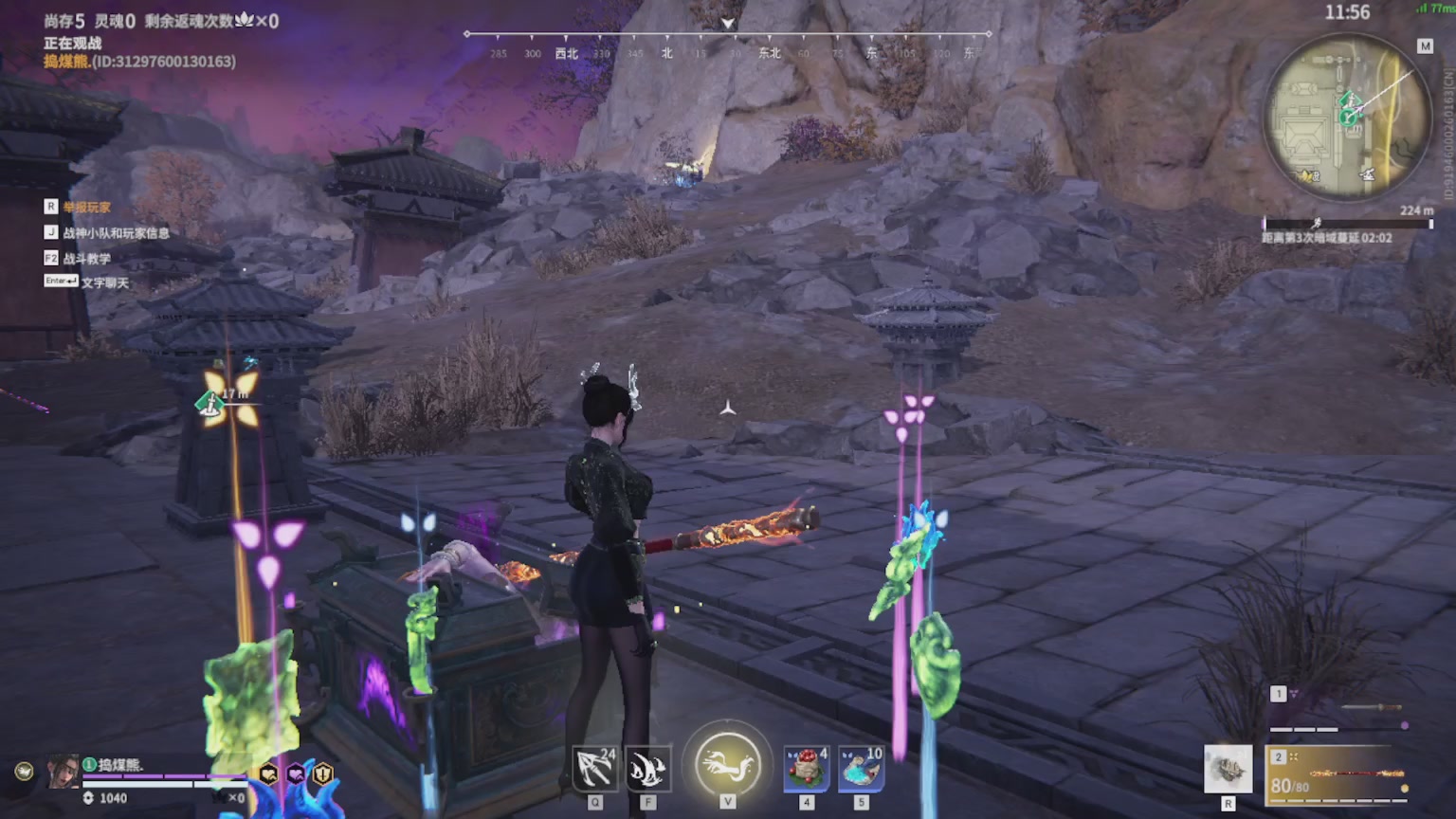Open 战神小队和玩家信息 player info
1456x819 pixels.
coord(116,233)
